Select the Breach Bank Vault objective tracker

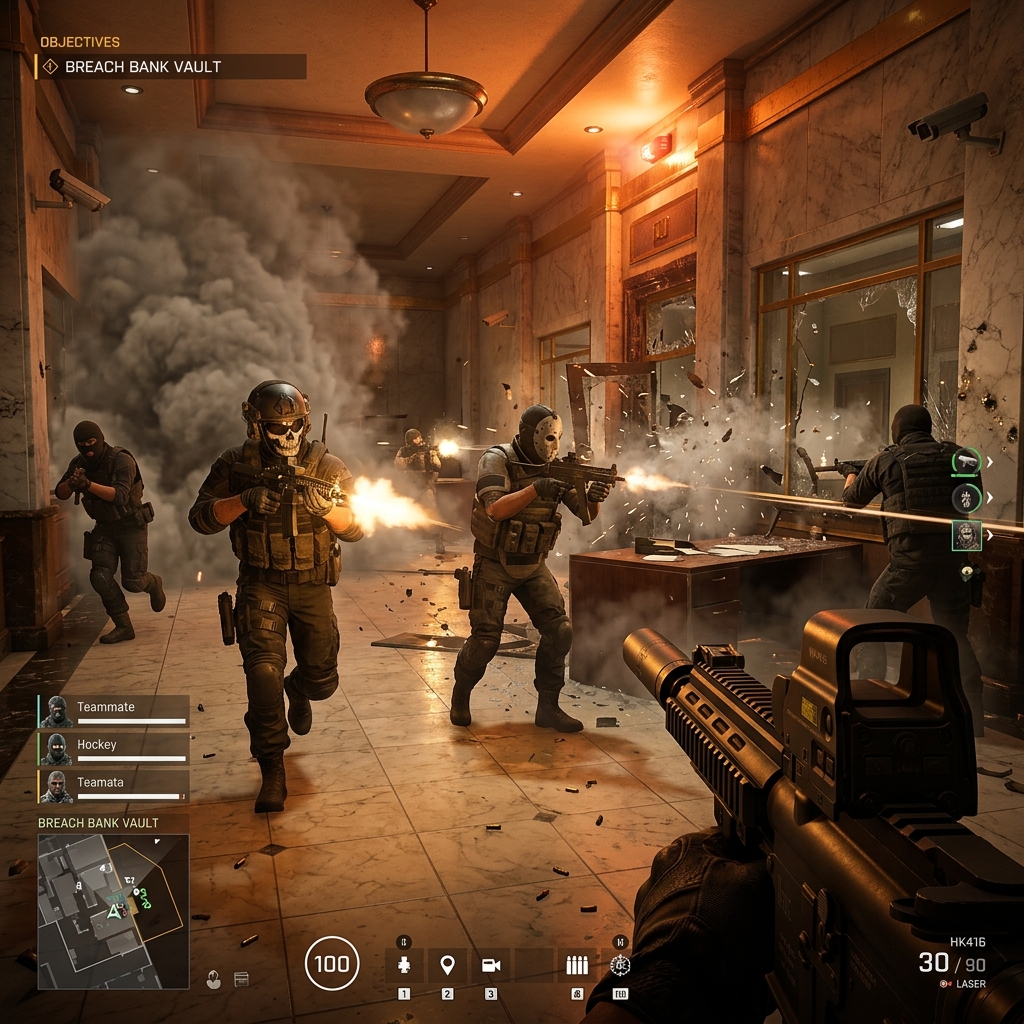pyautogui.click(x=170, y=67)
